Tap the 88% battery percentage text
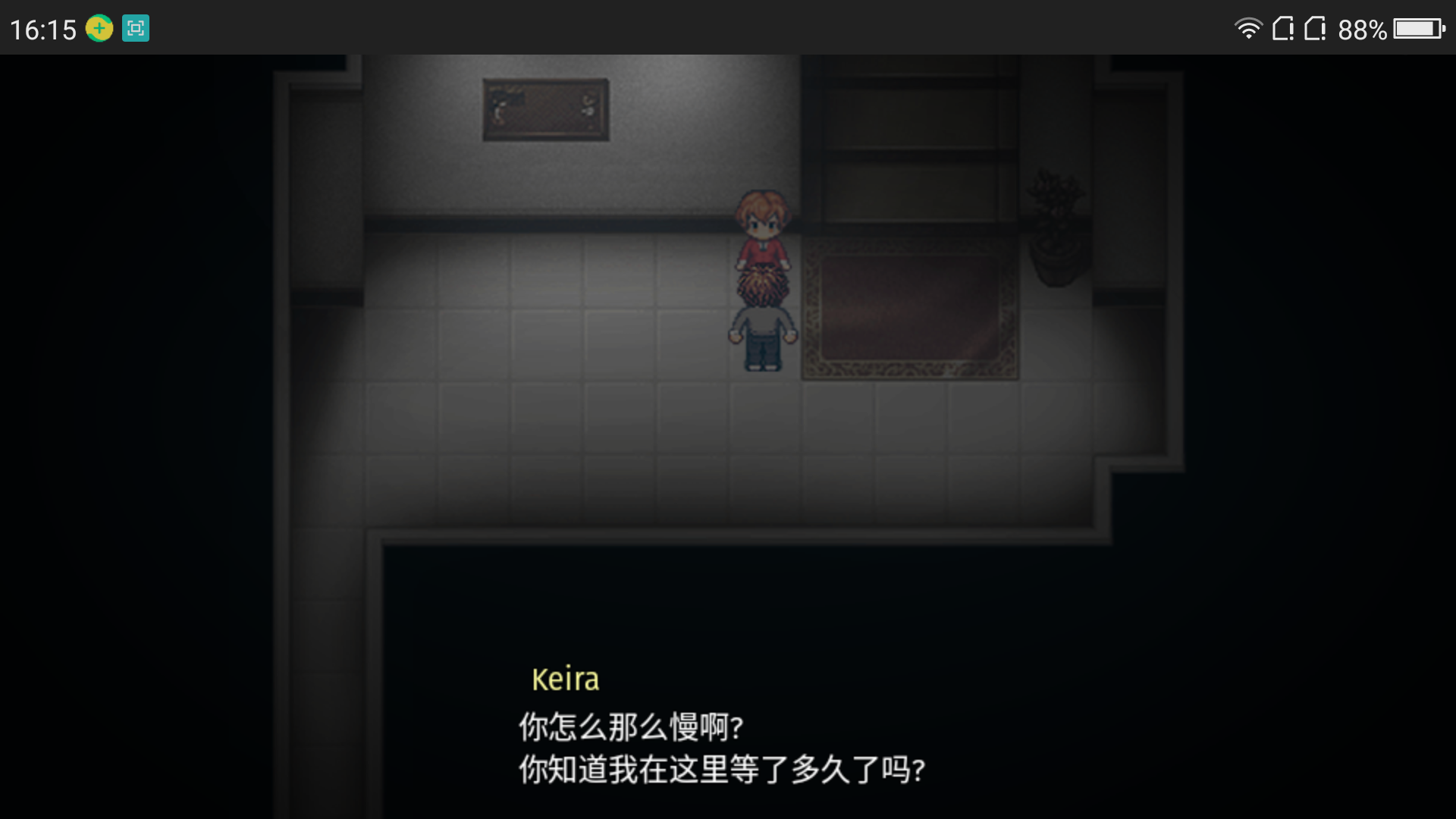Screen dimensions: 1456x819 click(x=1361, y=28)
